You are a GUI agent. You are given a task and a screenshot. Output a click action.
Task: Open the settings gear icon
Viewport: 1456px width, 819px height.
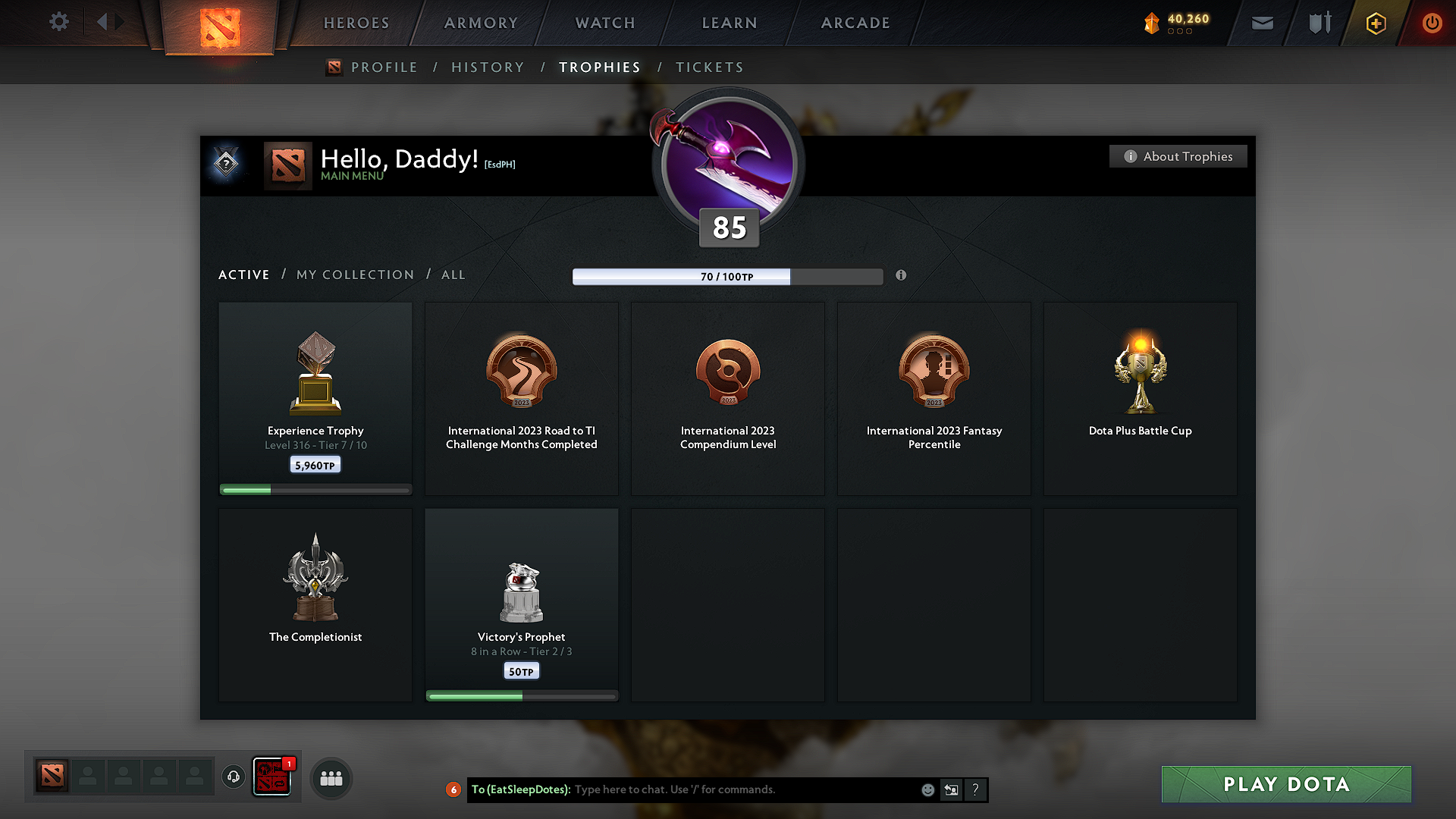(x=59, y=22)
